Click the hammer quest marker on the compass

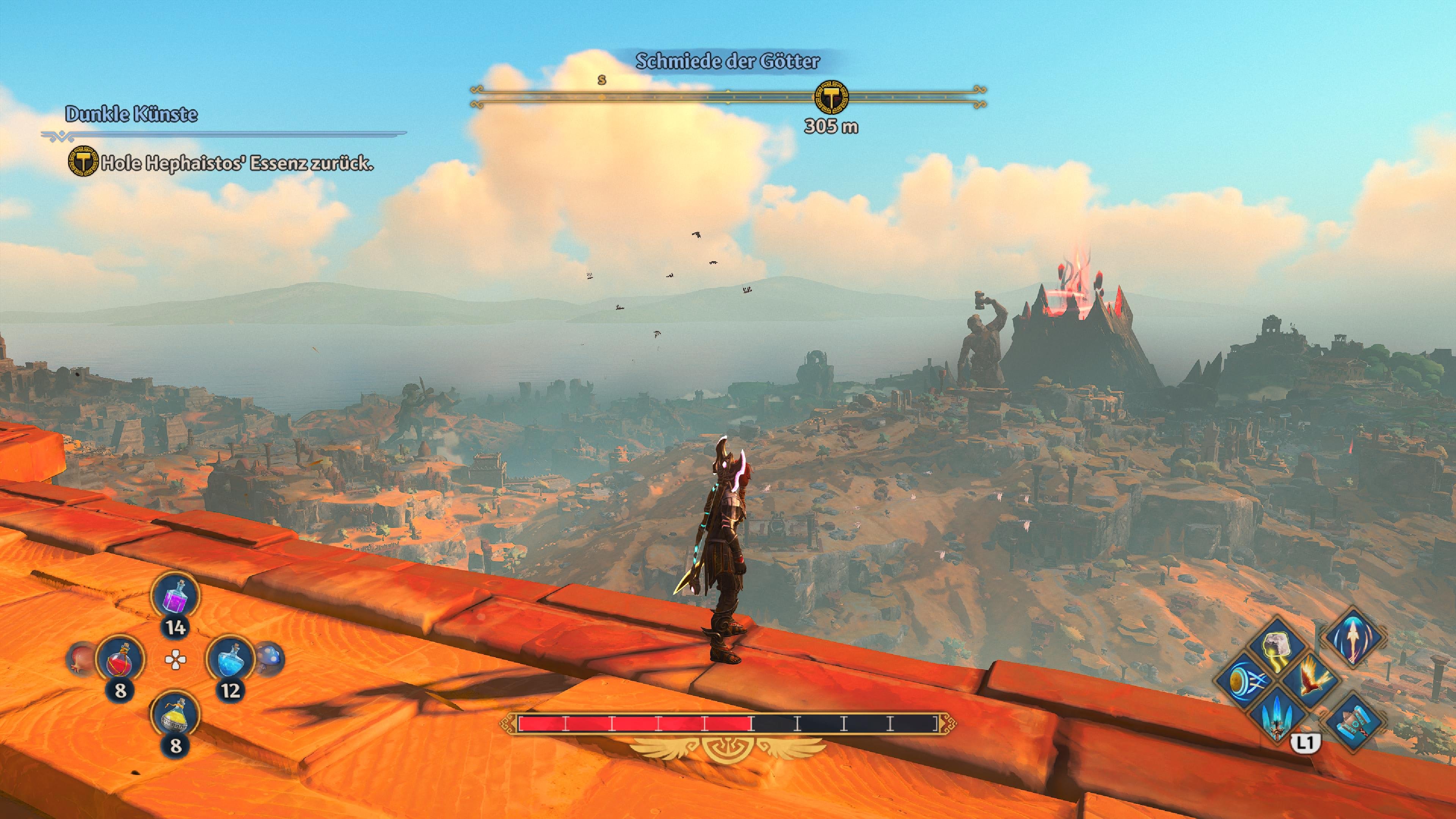(831, 97)
